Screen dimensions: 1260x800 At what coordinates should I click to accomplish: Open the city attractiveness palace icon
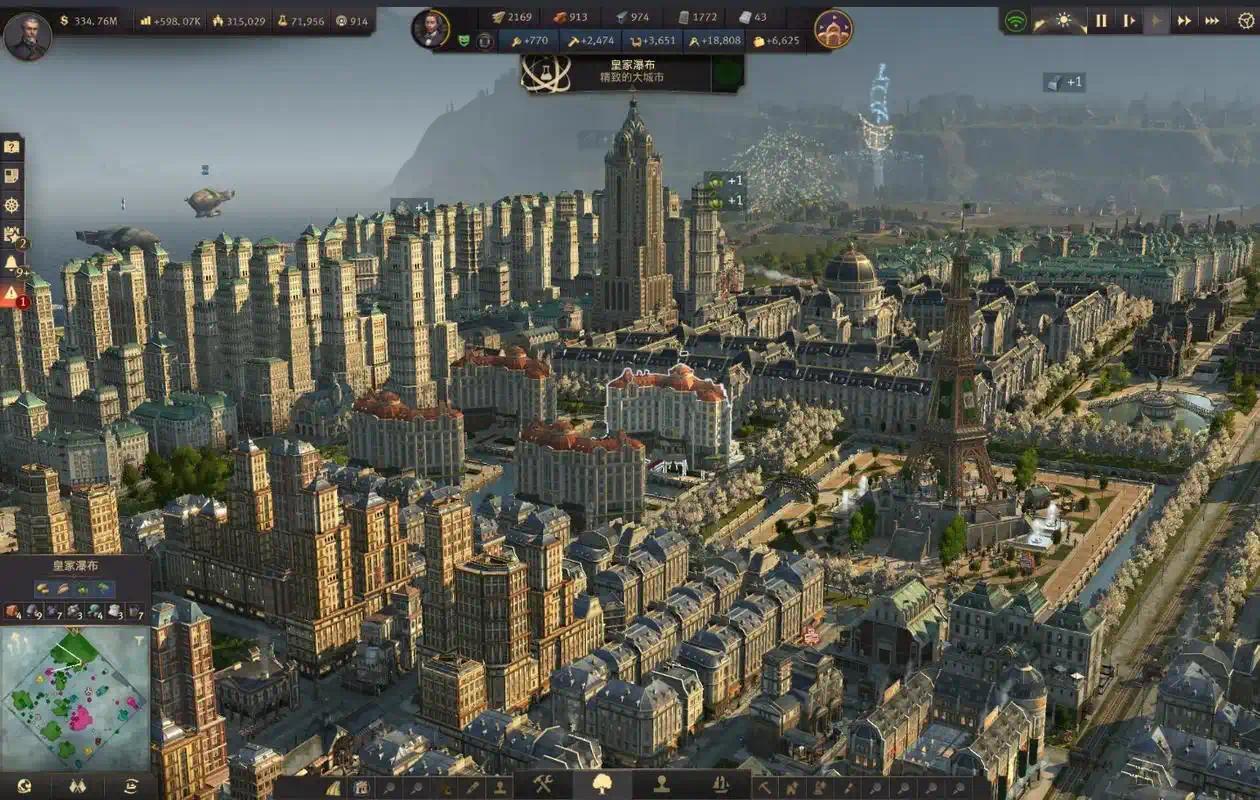click(x=833, y=29)
